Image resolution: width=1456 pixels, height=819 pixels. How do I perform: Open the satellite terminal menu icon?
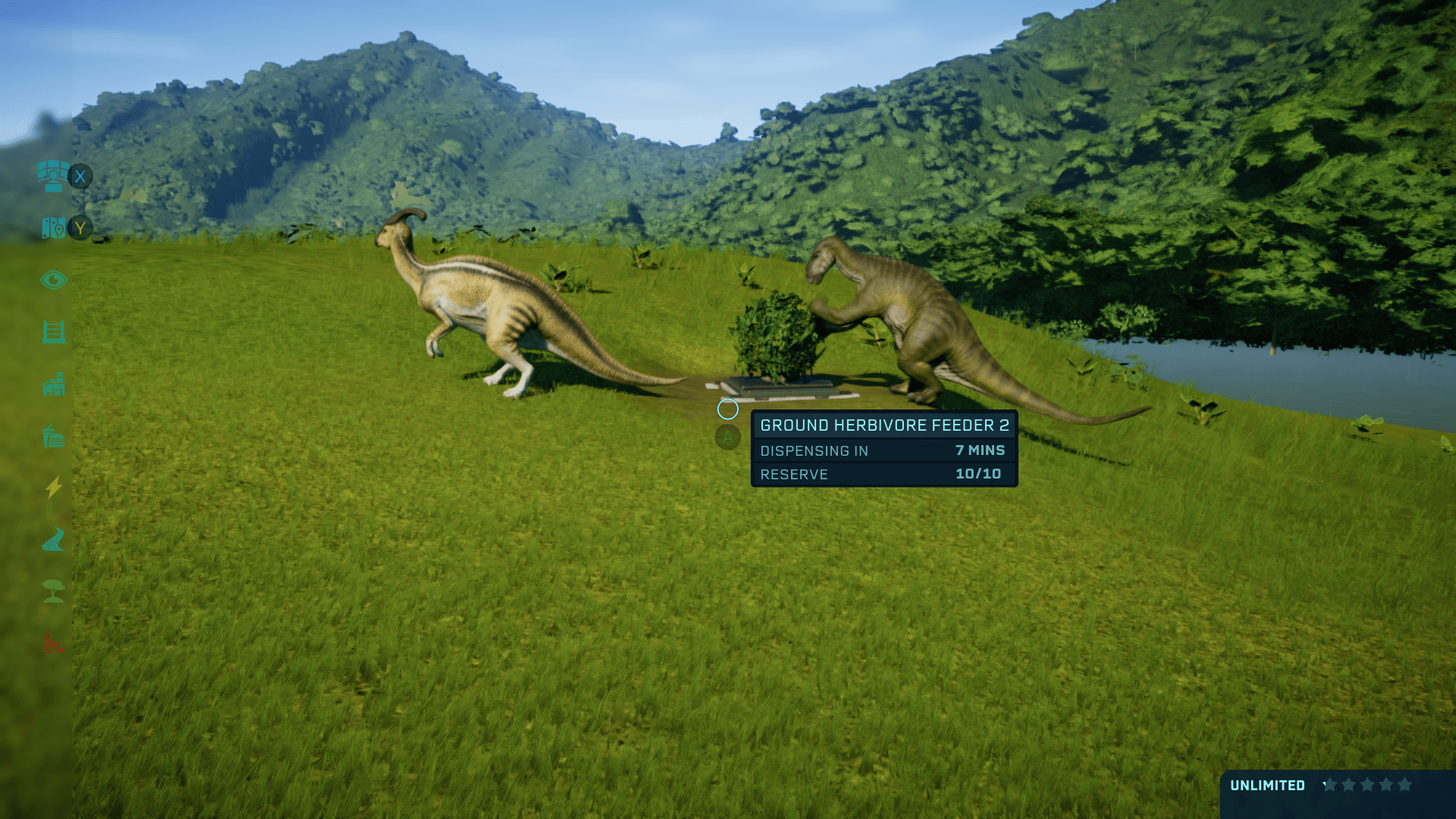tap(52, 176)
